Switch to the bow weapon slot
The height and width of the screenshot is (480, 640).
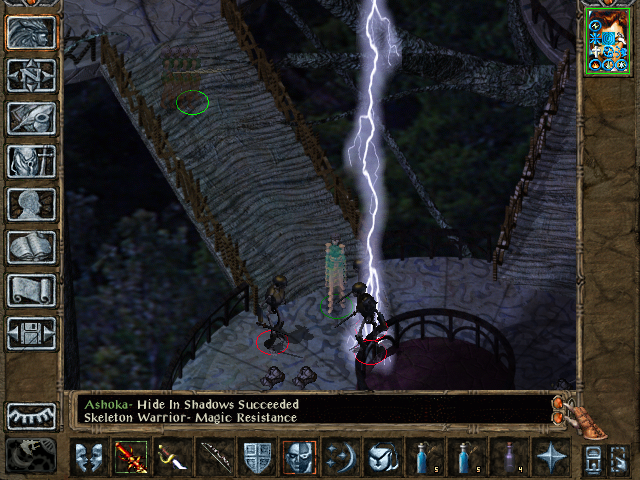(214, 458)
